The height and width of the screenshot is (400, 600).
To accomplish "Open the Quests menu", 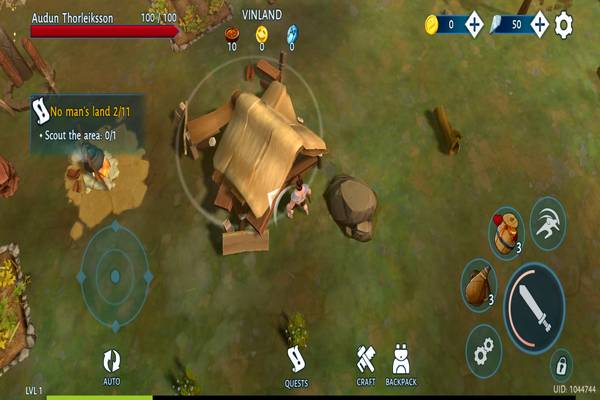I will point(296,366).
